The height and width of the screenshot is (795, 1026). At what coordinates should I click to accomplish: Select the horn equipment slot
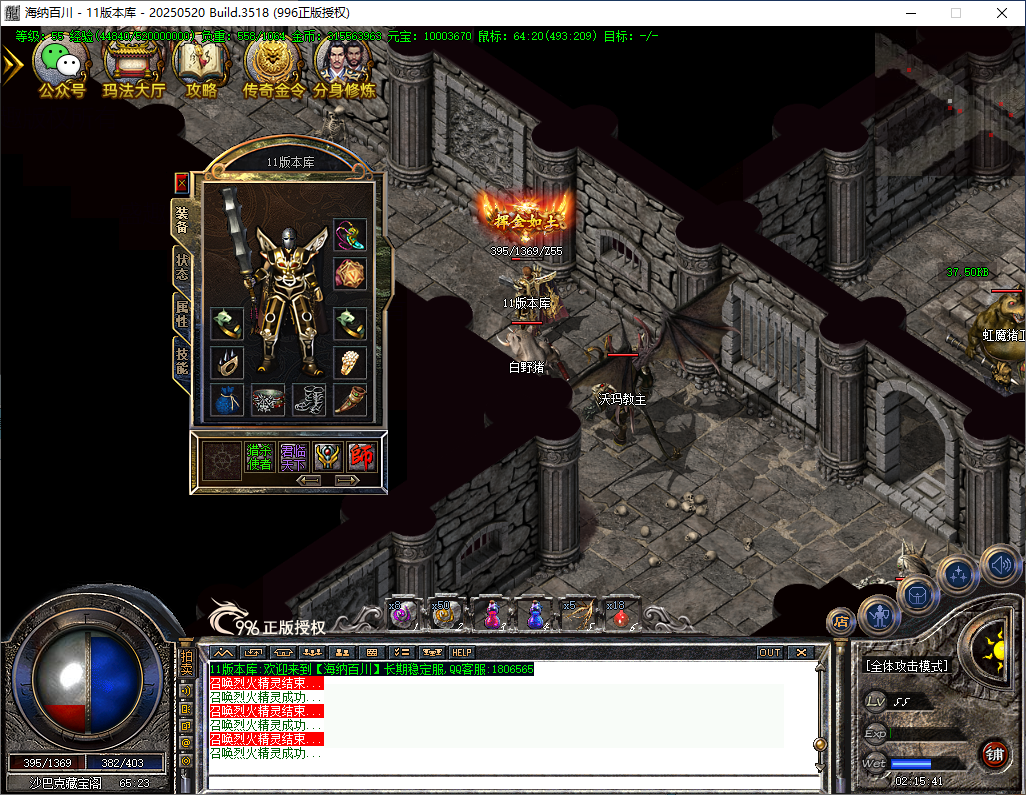click(349, 400)
